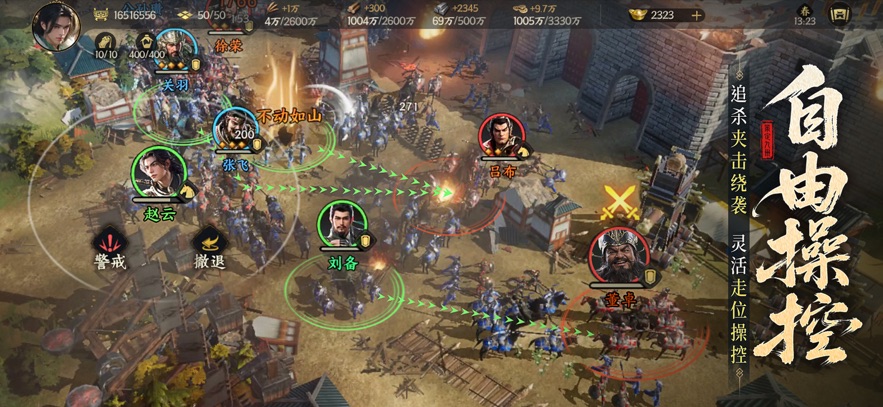Open the player avatar profile
This screenshot has width=883, height=407.
click(56, 25)
